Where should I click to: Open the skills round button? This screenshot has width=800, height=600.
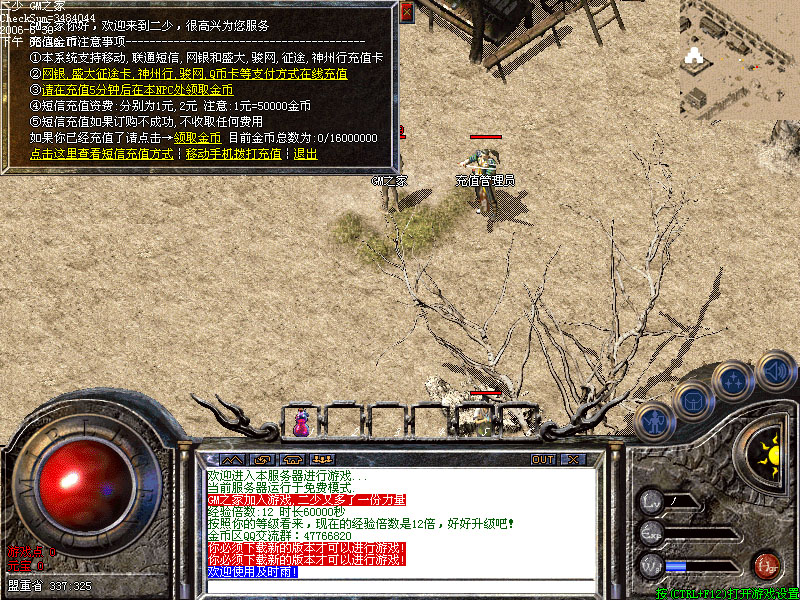pyautogui.click(x=733, y=382)
